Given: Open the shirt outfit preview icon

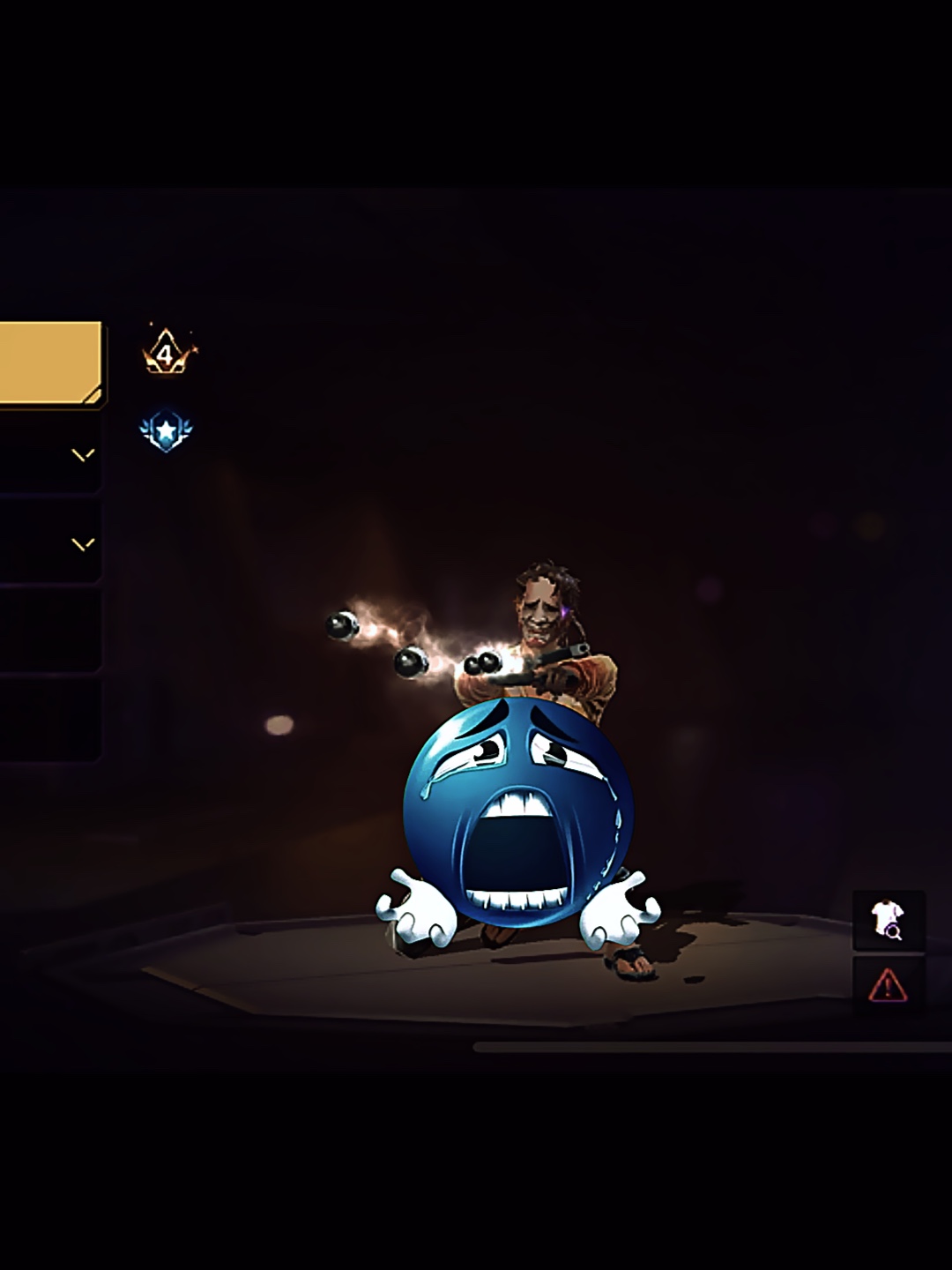Looking at the screenshot, I should [x=888, y=920].
